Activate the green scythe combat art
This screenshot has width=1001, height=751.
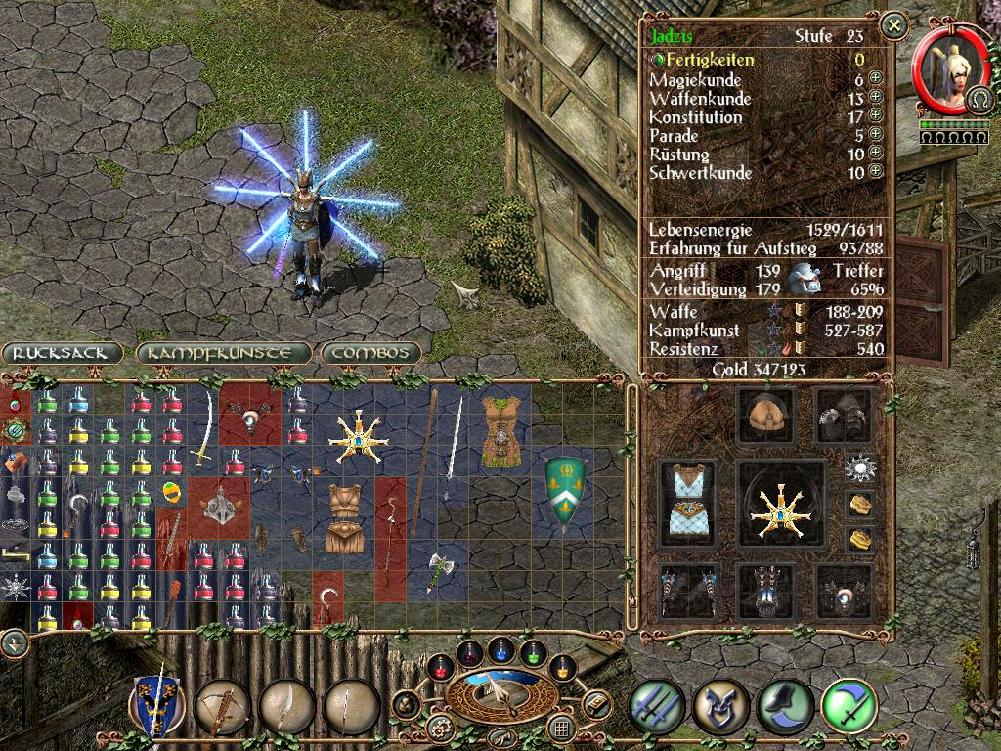(848, 706)
